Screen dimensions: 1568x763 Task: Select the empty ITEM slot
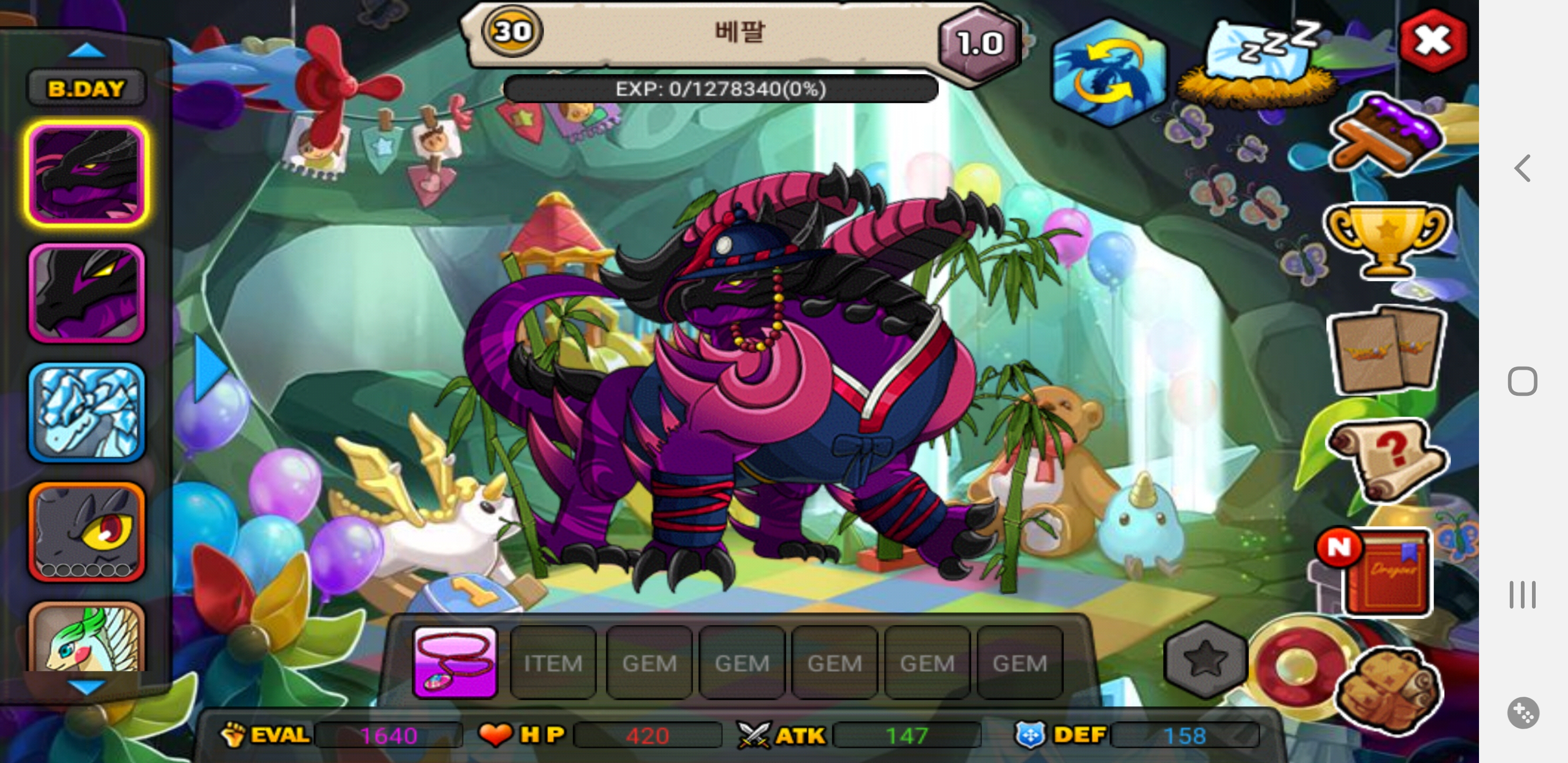(x=553, y=662)
